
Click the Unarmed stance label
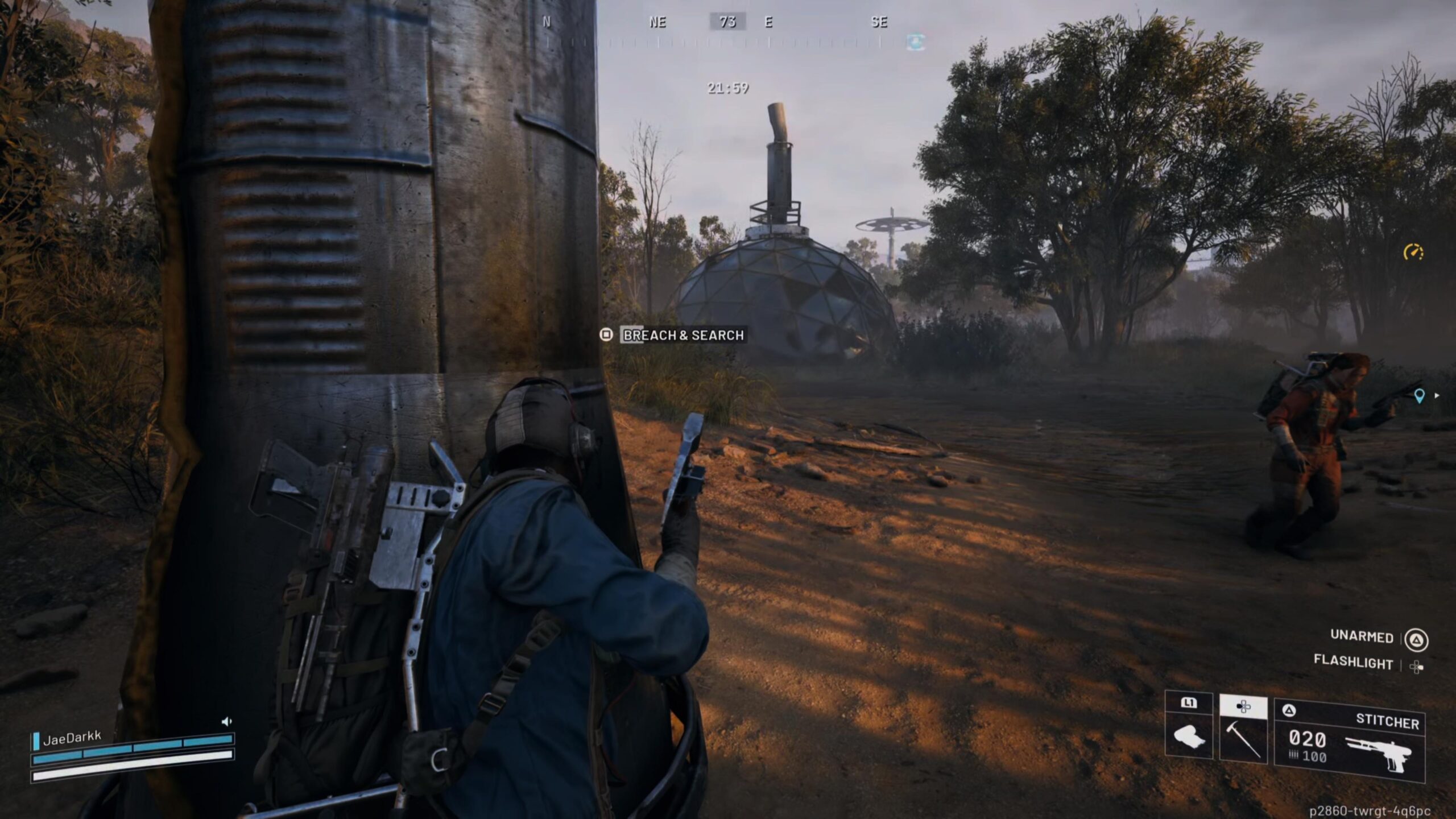1361,637
